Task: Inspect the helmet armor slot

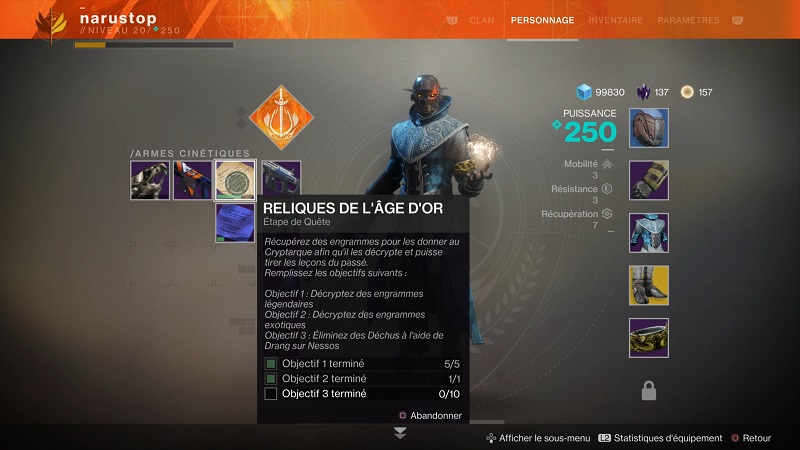Action: [x=648, y=128]
